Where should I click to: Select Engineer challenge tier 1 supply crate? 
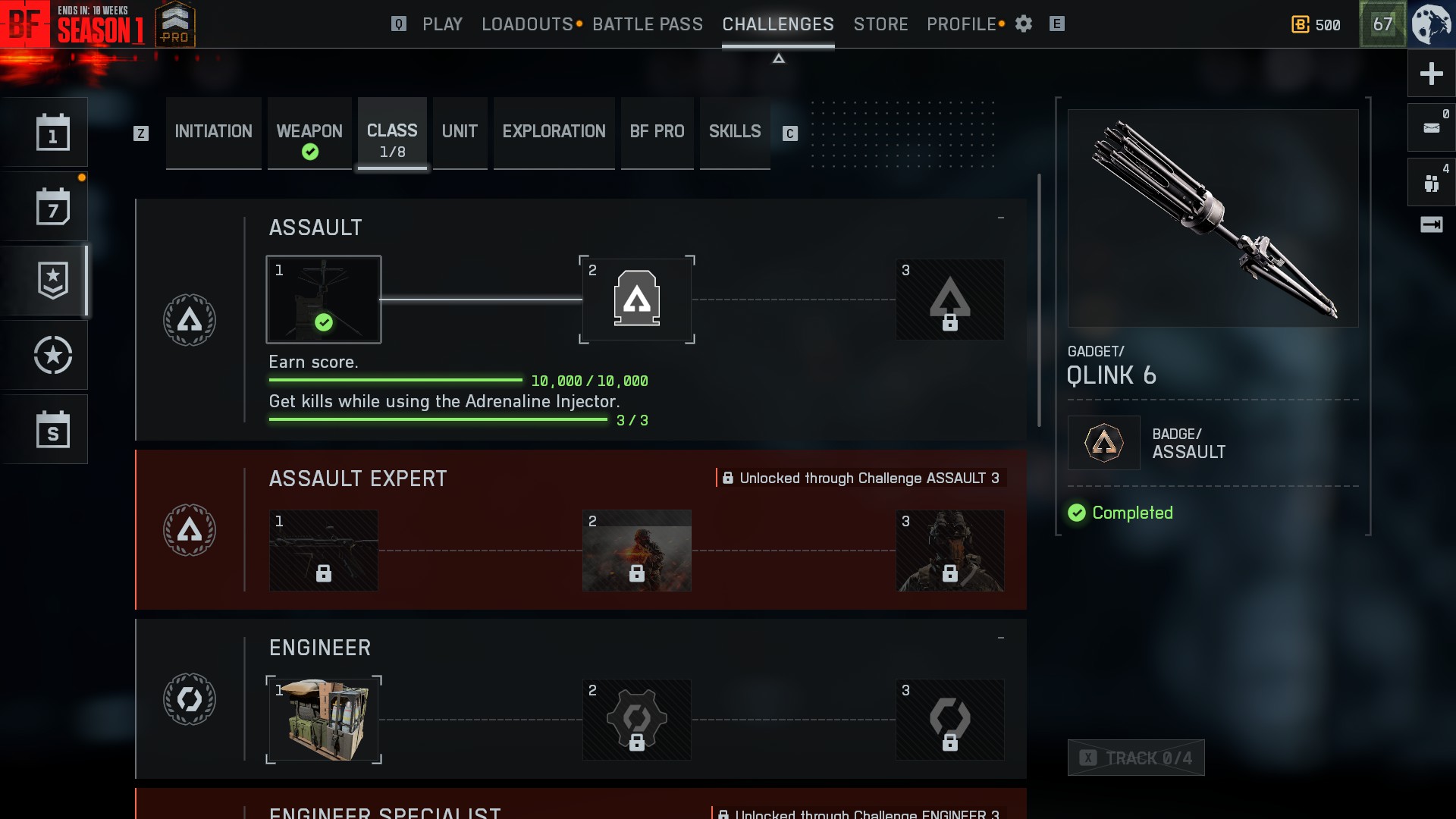(324, 720)
